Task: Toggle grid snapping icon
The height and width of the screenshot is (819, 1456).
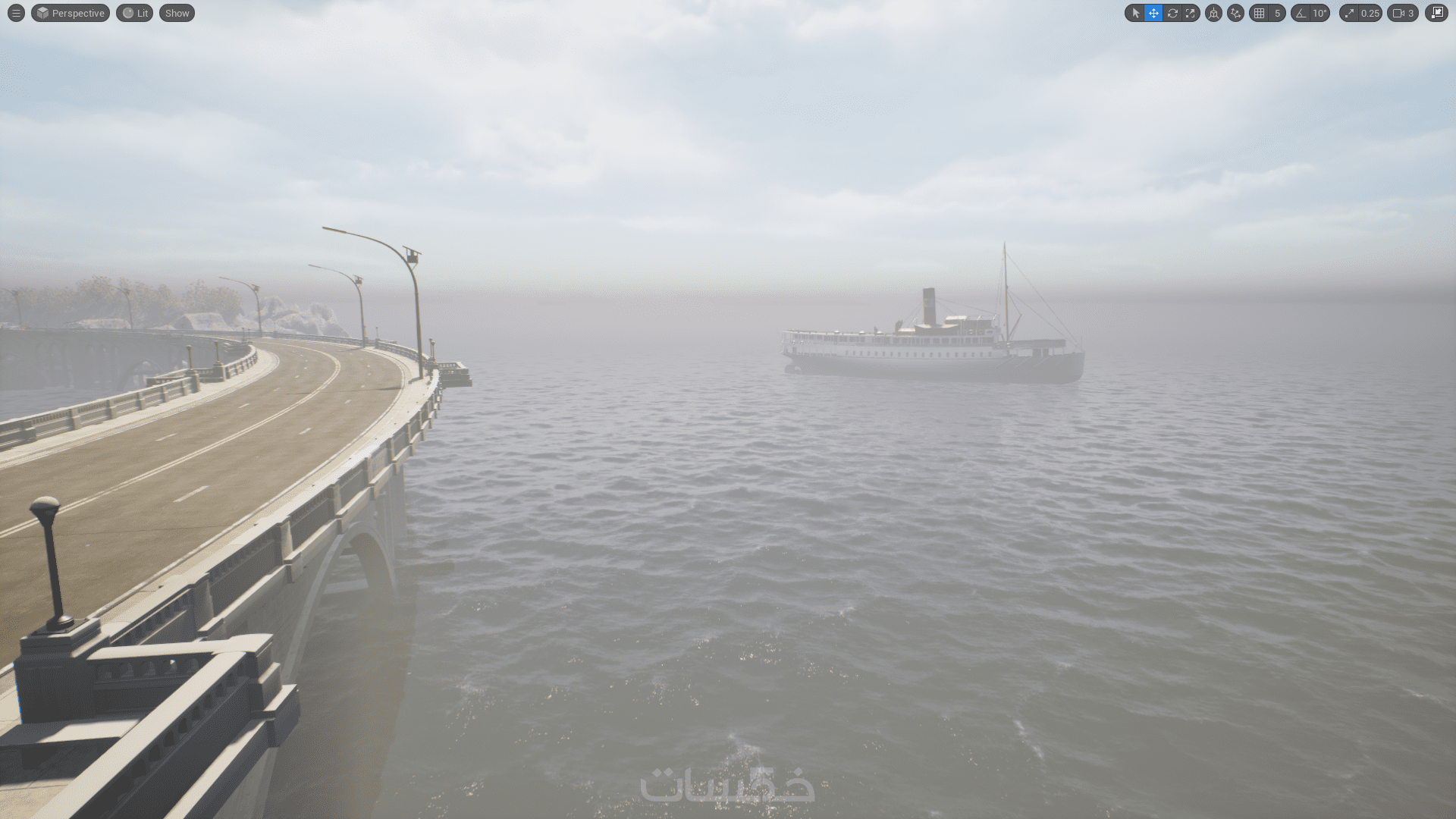Action: click(x=1259, y=13)
